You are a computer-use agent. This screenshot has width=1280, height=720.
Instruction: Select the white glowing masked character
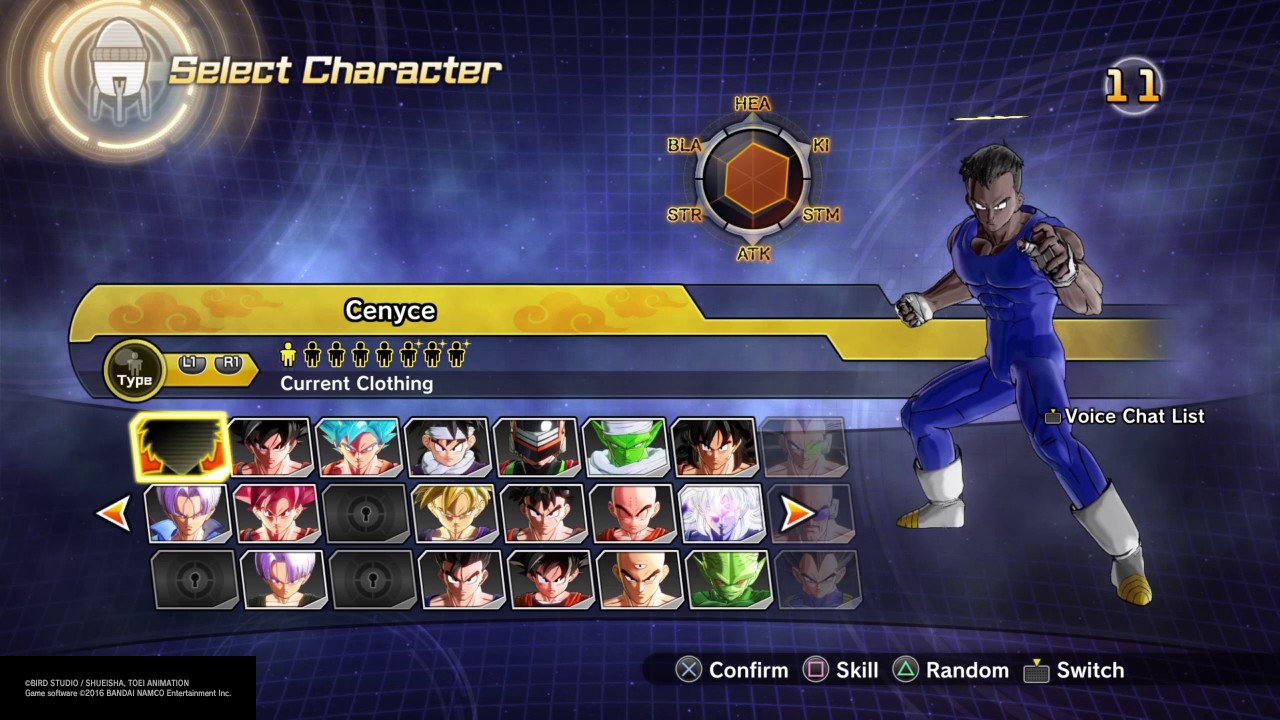pyautogui.click(x=721, y=513)
